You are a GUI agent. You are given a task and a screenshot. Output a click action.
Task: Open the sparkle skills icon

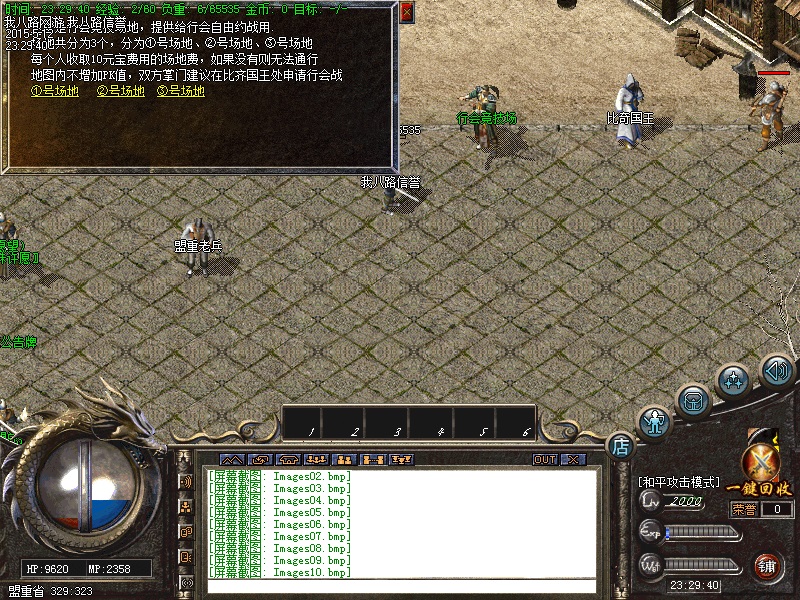[x=735, y=380]
